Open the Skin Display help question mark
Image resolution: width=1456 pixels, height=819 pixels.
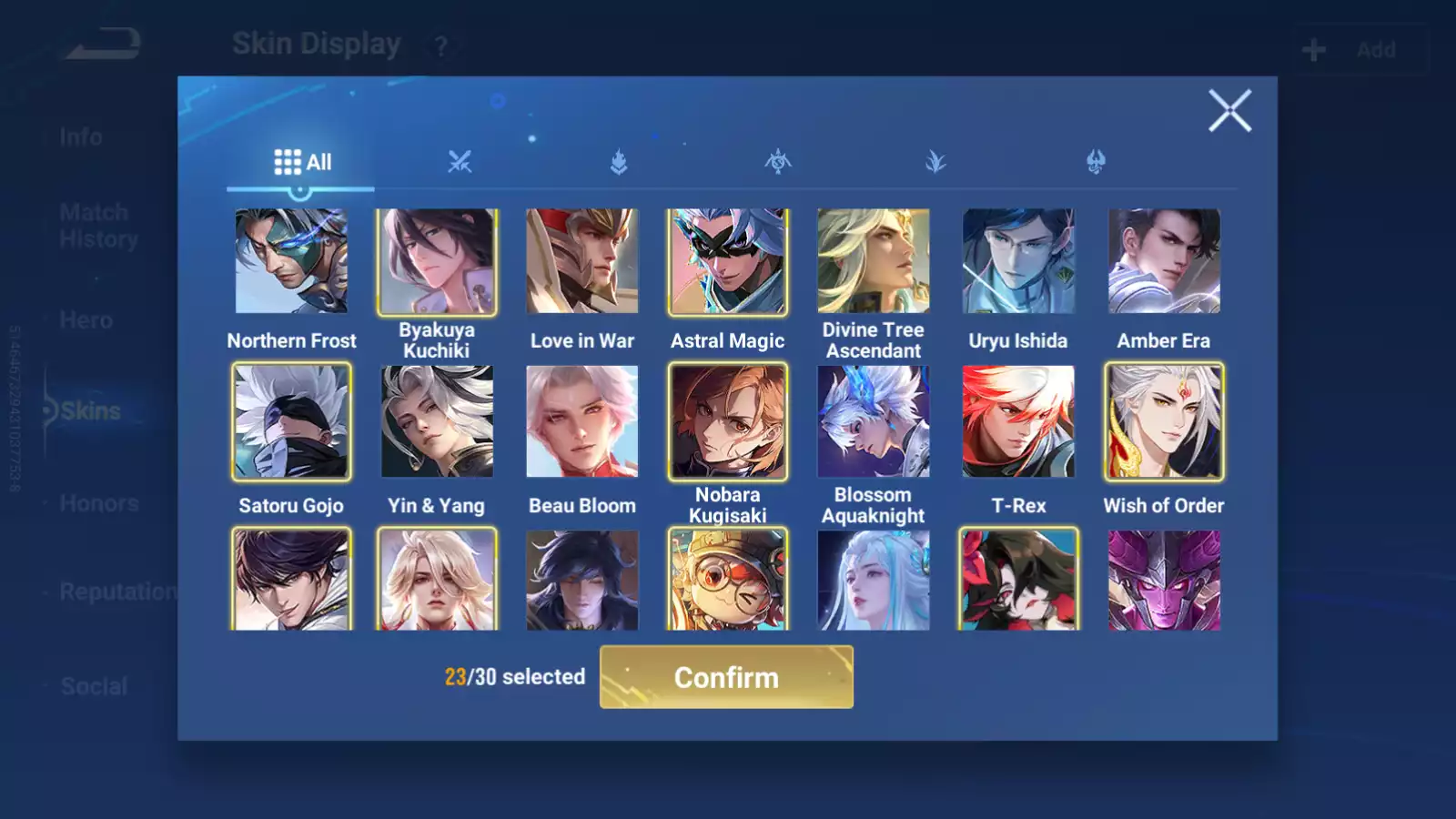(x=440, y=46)
